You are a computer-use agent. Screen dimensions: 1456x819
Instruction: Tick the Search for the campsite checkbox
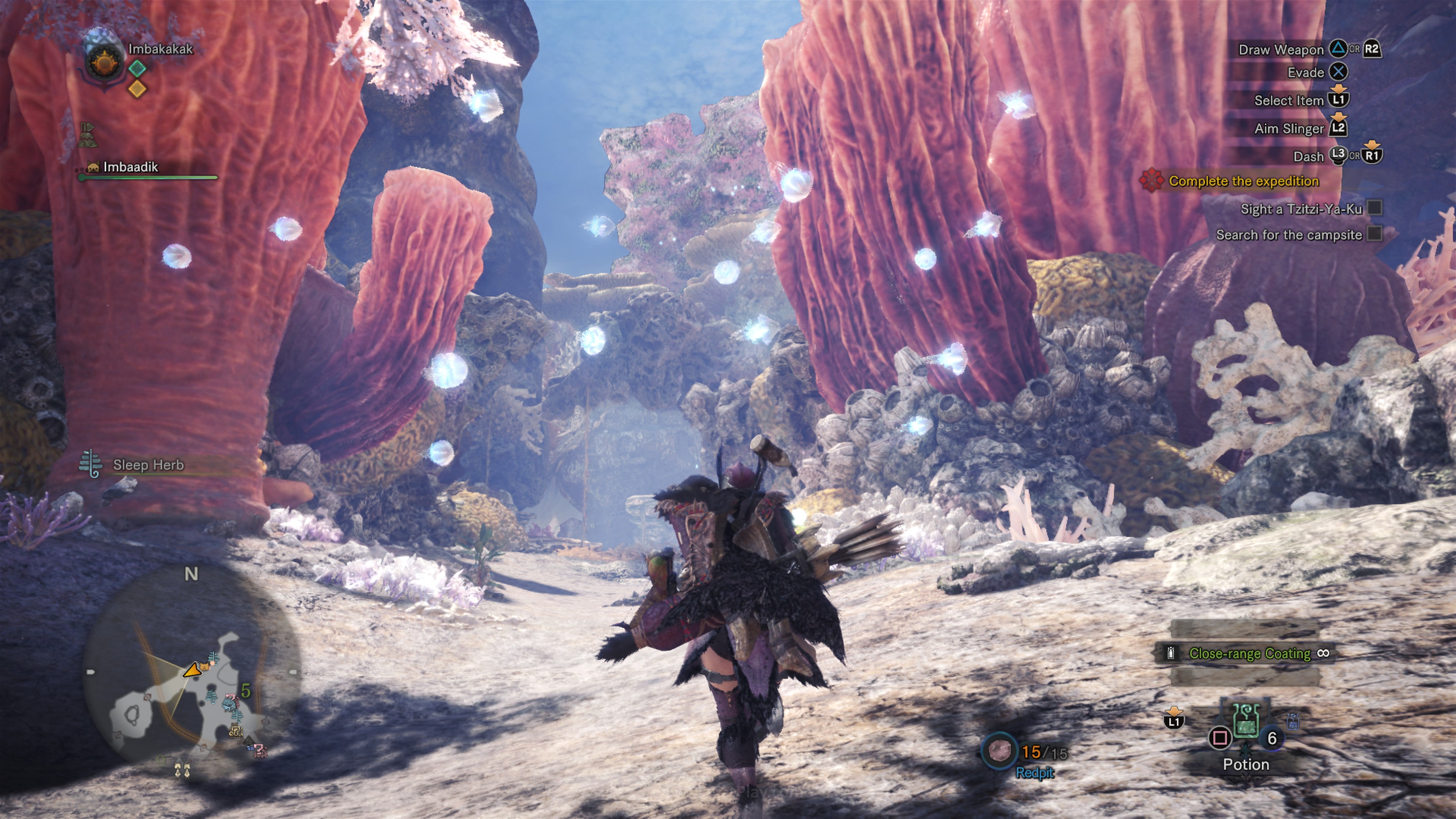click(1374, 234)
